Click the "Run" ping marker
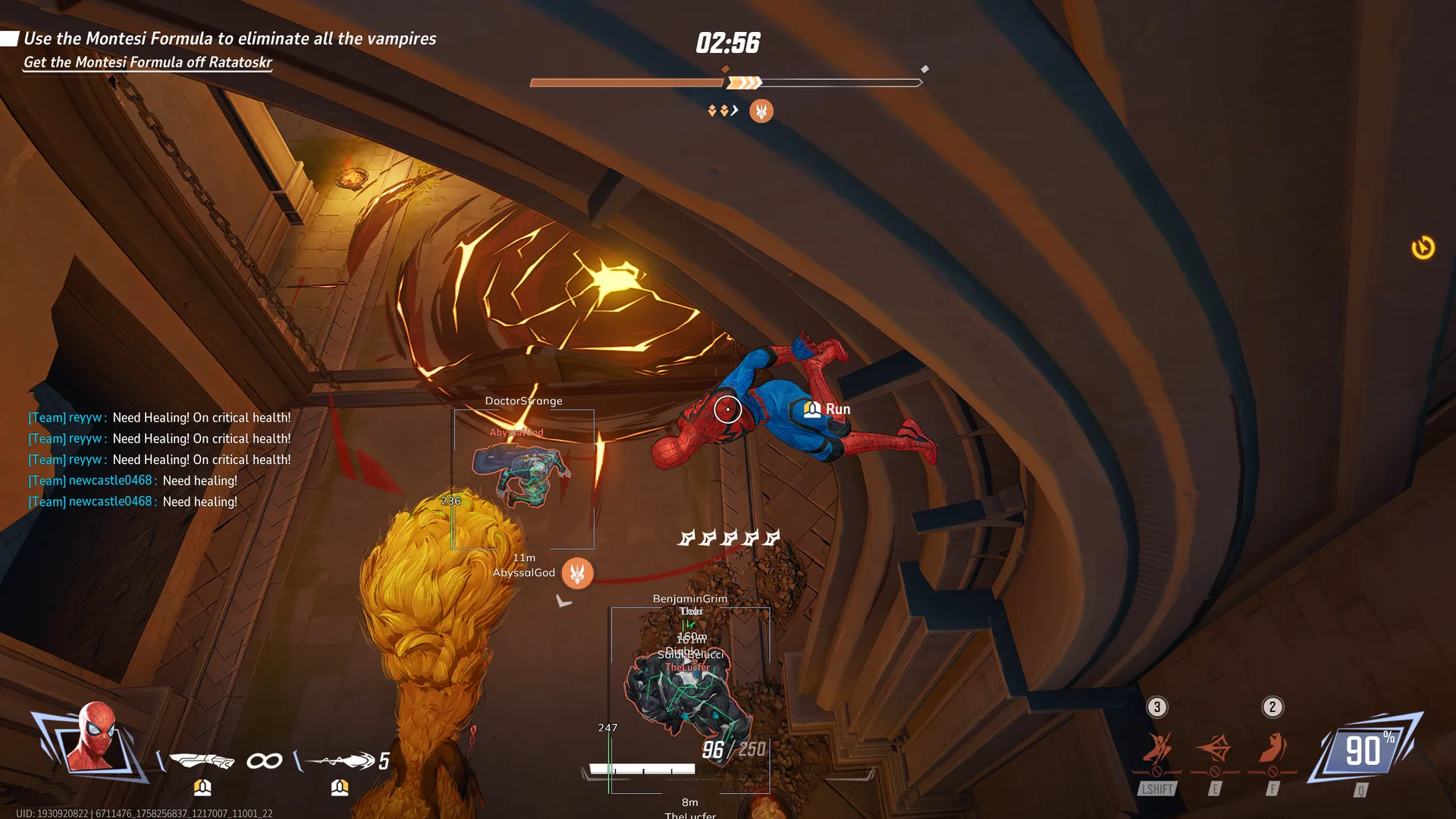 tap(827, 409)
